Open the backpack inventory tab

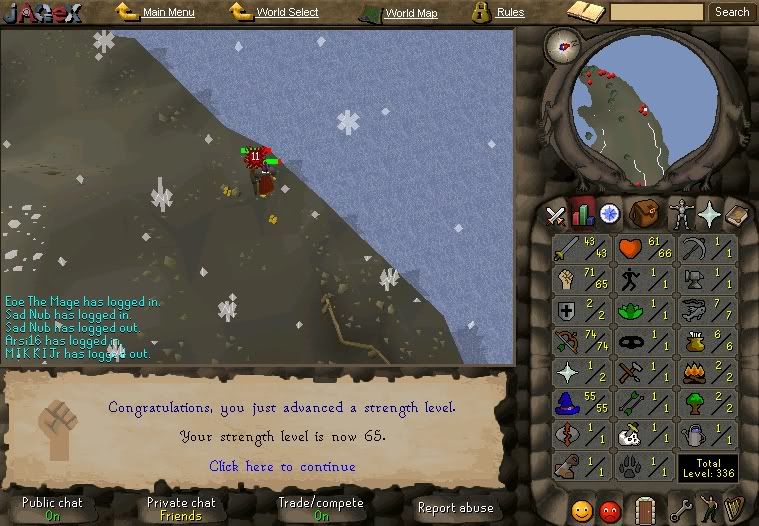click(x=643, y=214)
